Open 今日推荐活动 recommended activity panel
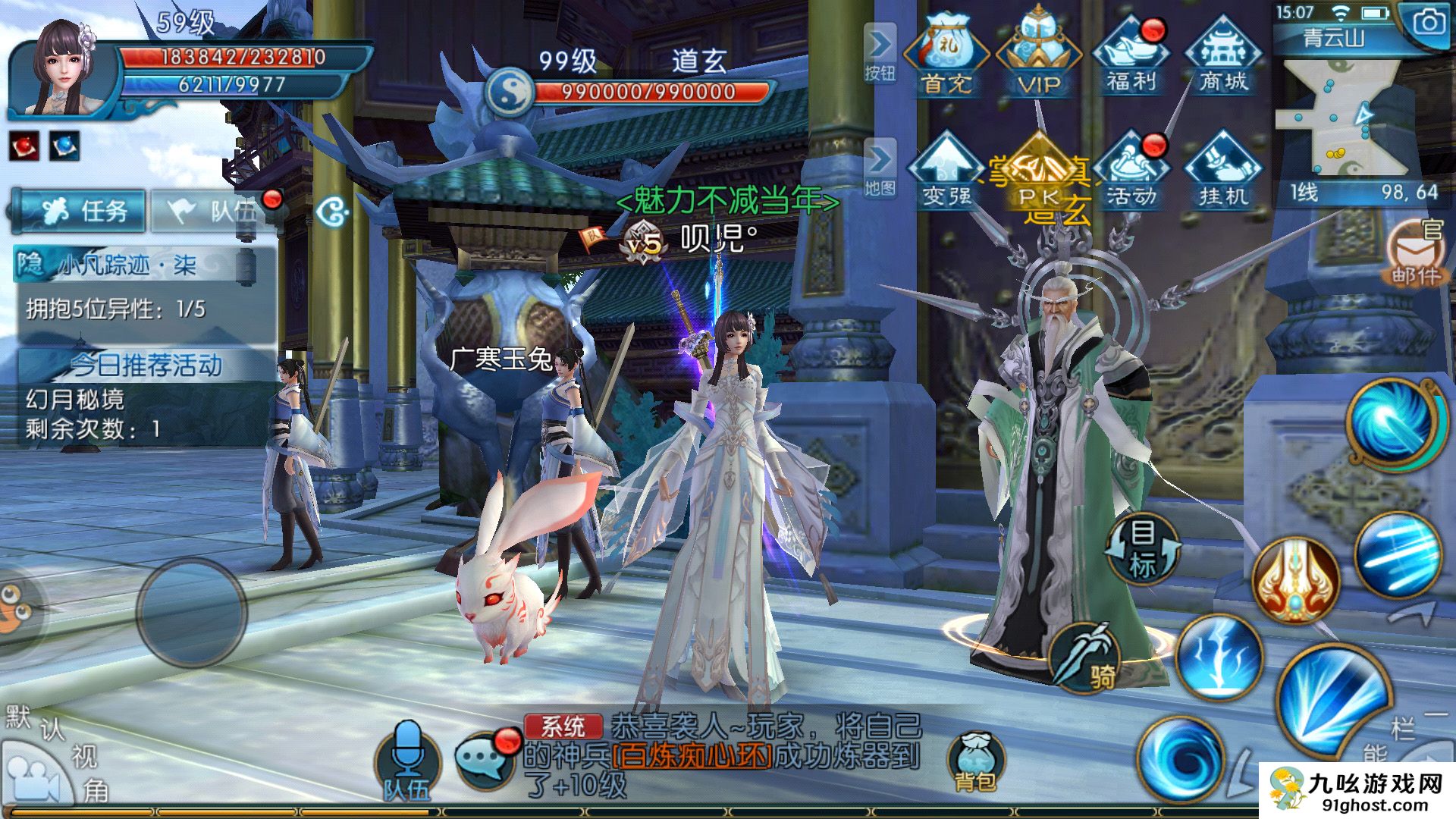 point(146,366)
